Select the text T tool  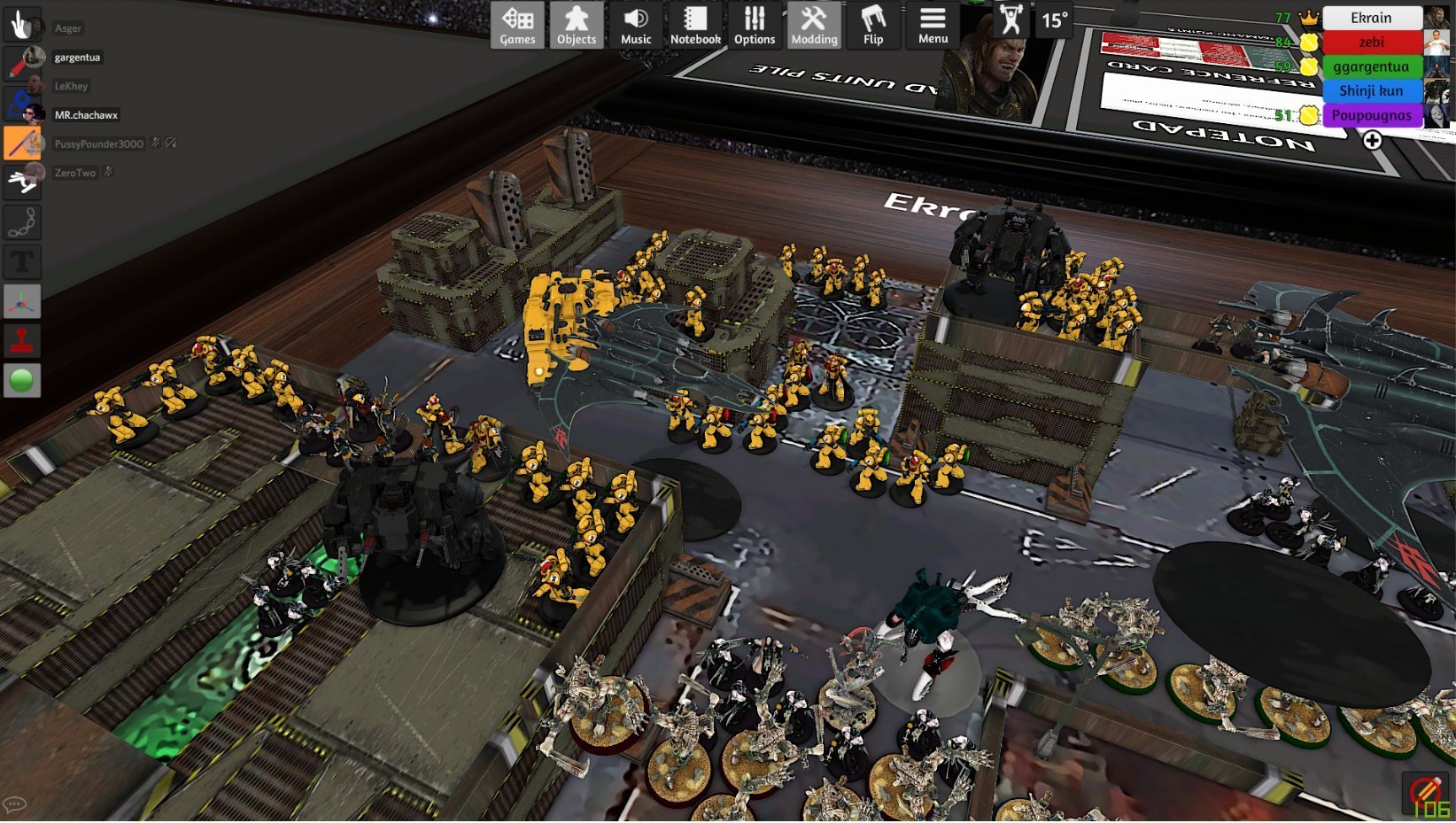(21, 261)
